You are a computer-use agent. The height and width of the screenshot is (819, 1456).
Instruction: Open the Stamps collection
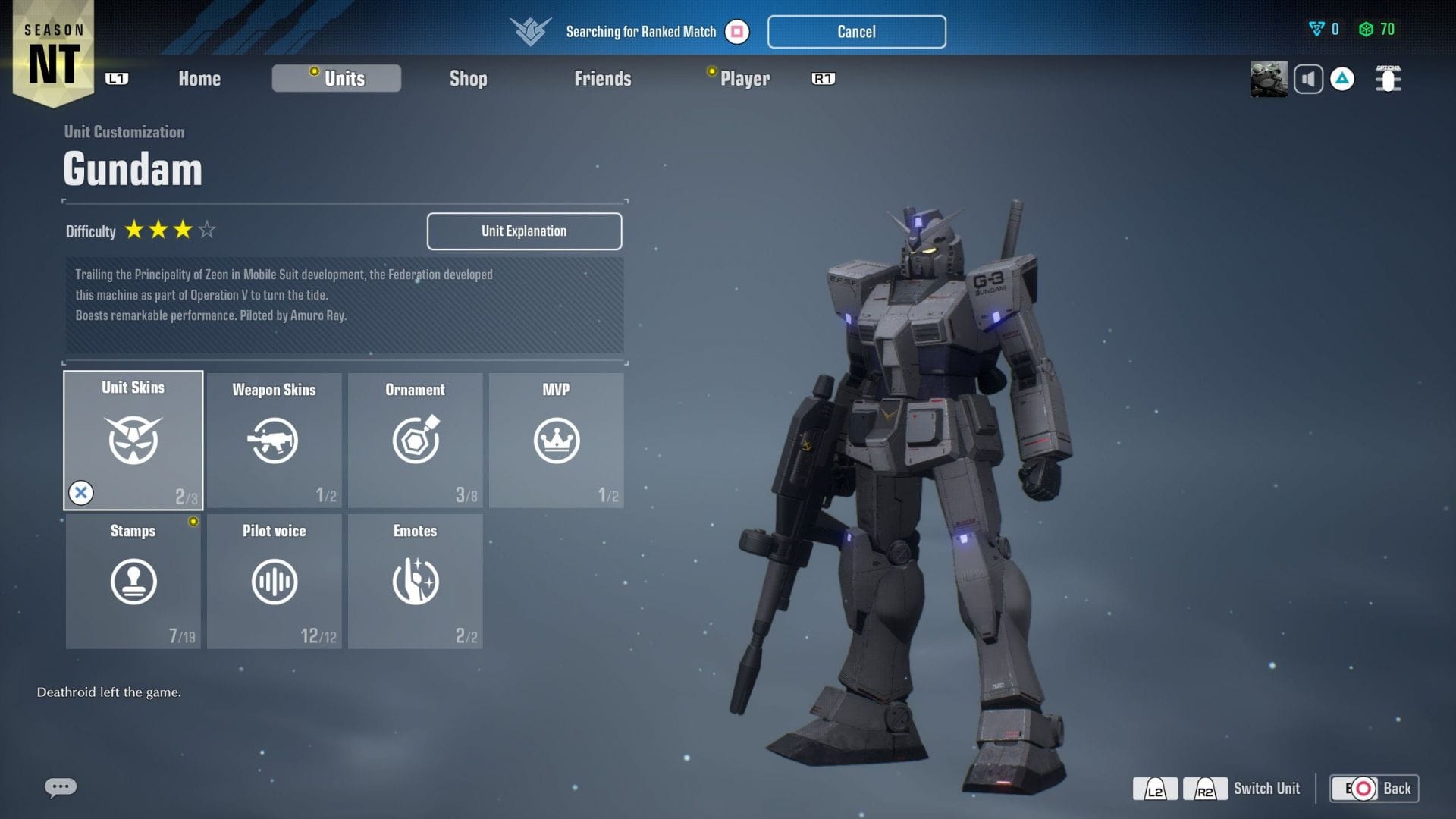click(x=133, y=582)
